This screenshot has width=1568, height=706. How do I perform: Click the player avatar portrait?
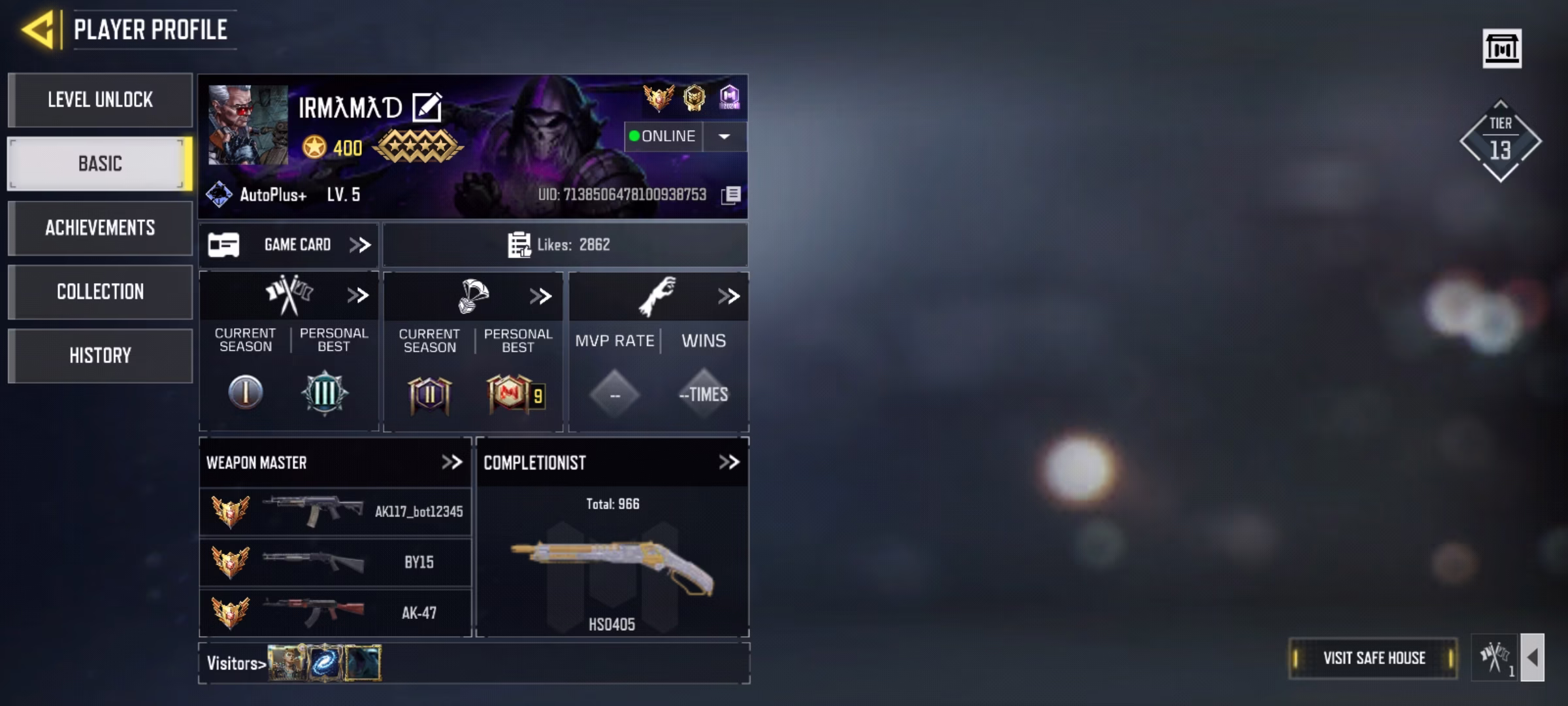tap(248, 124)
